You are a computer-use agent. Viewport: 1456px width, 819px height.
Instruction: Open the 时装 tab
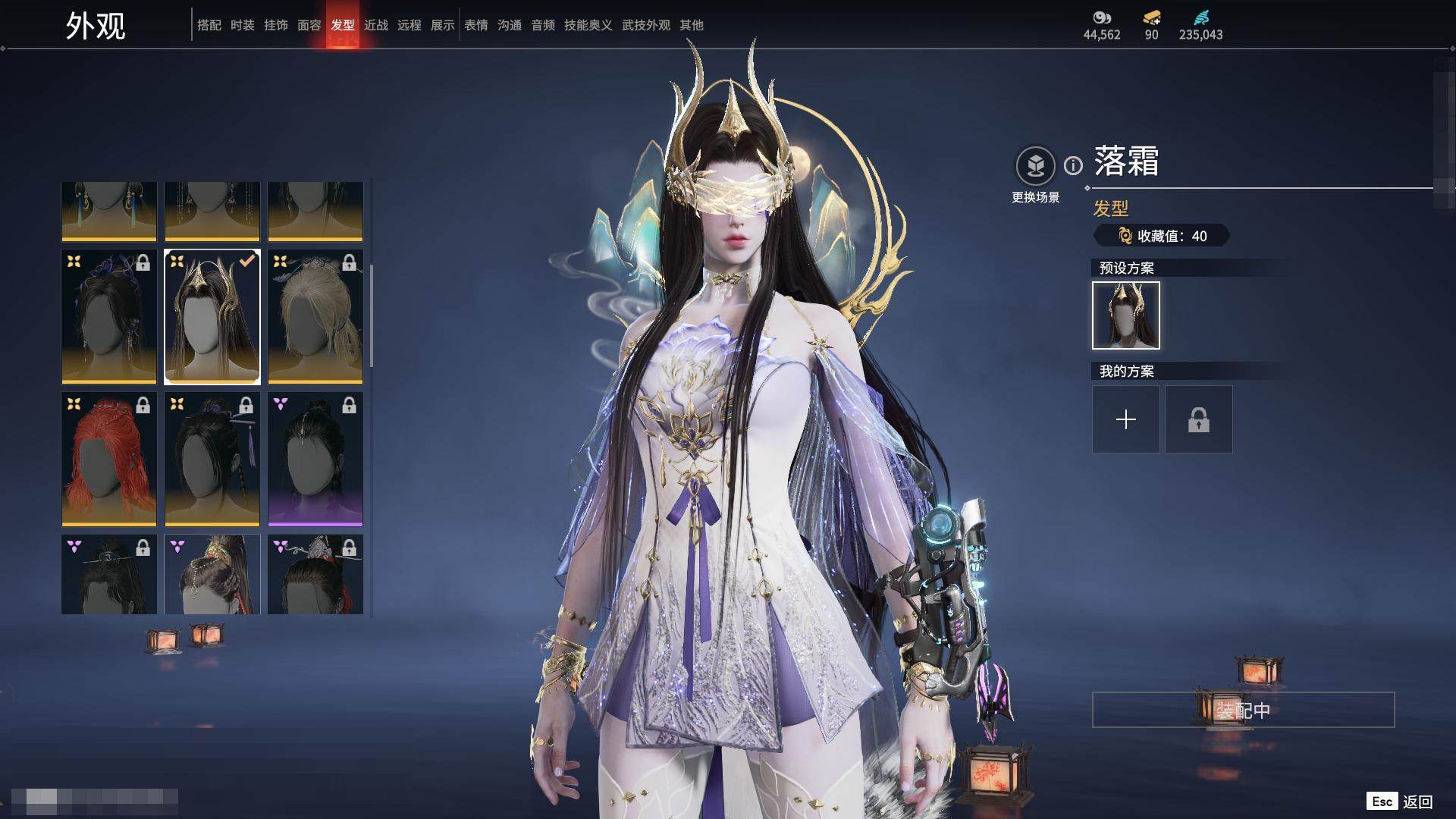(x=242, y=25)
